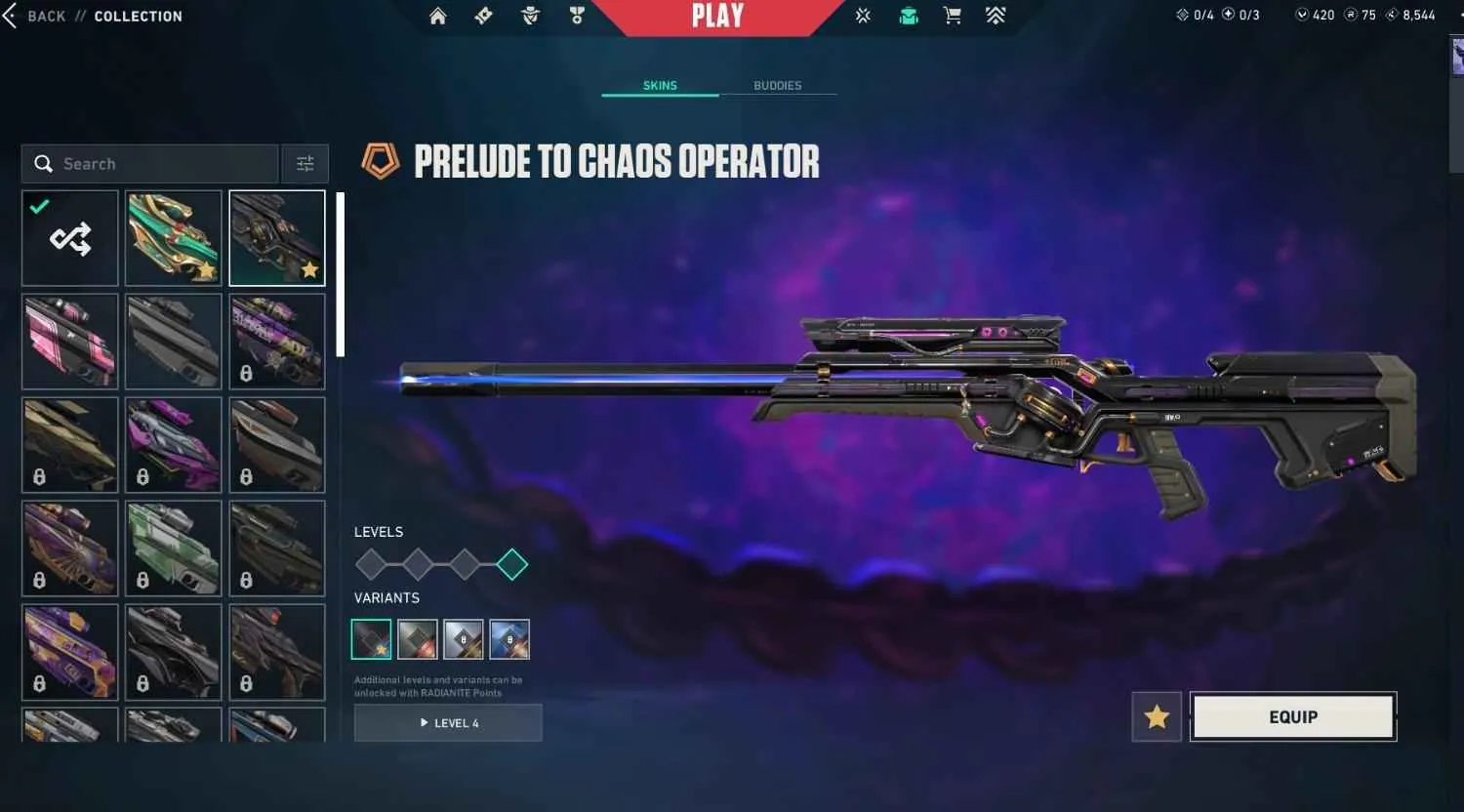
Task: Select the green and gold Operator skin thumbnail
Action: point(173,237)
